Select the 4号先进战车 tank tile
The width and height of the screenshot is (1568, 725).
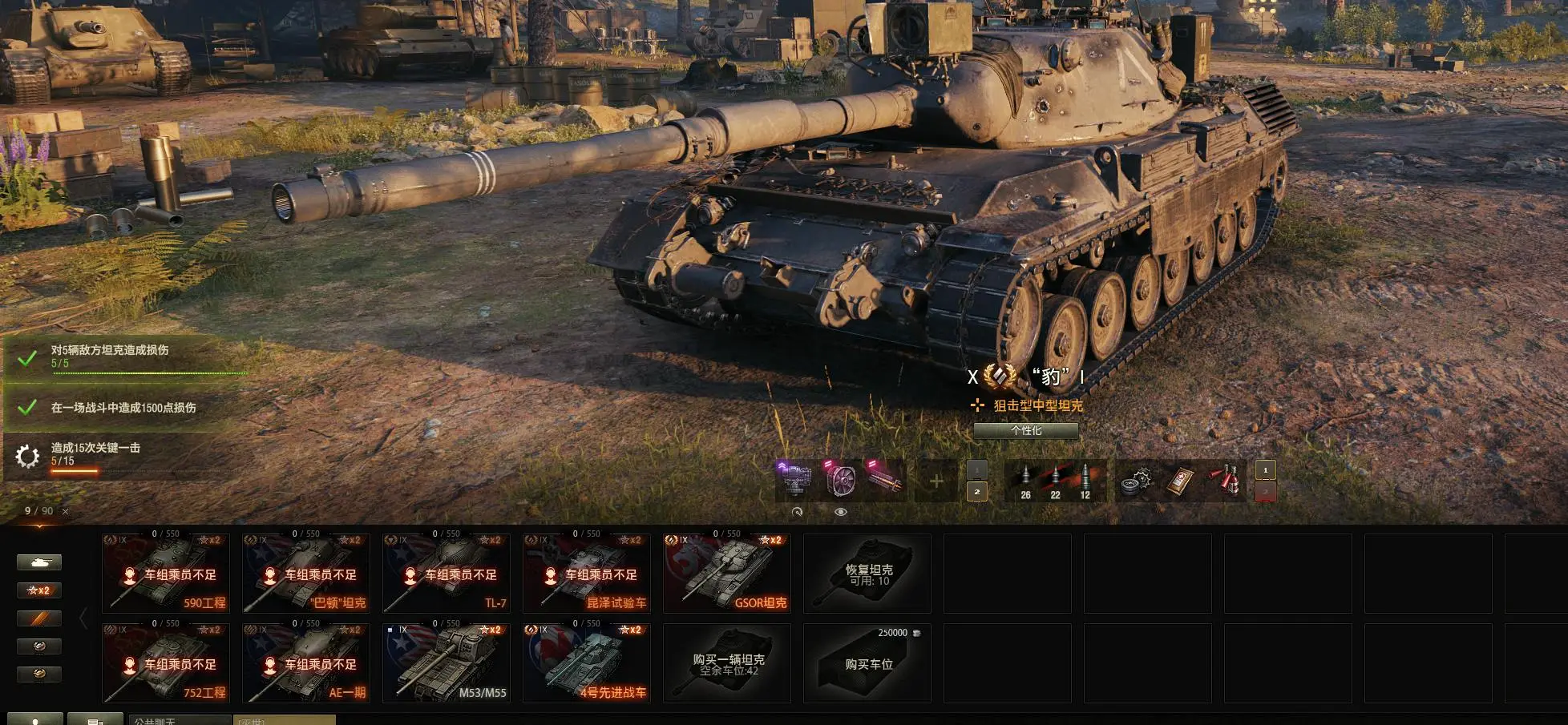click(587, 663)
